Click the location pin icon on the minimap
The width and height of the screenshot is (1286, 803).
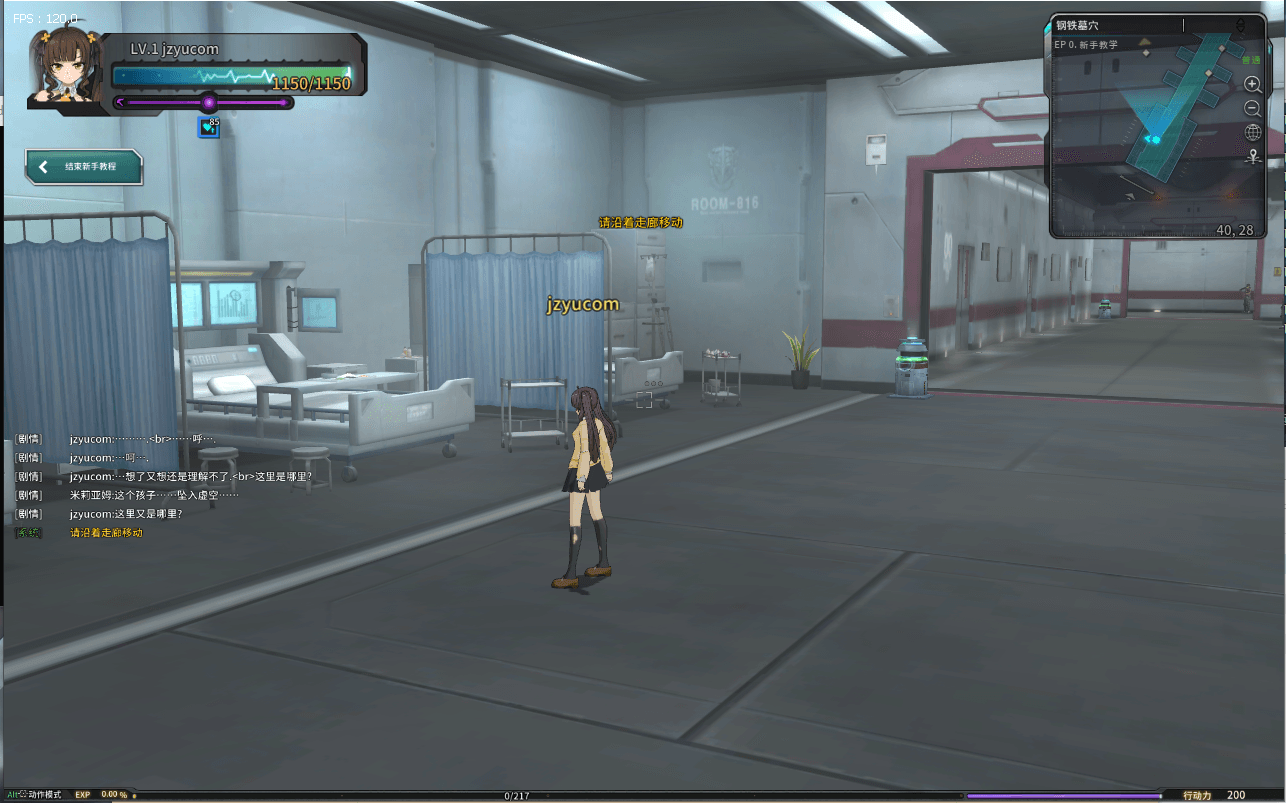pyautogui.click(x=1252, y=156)
